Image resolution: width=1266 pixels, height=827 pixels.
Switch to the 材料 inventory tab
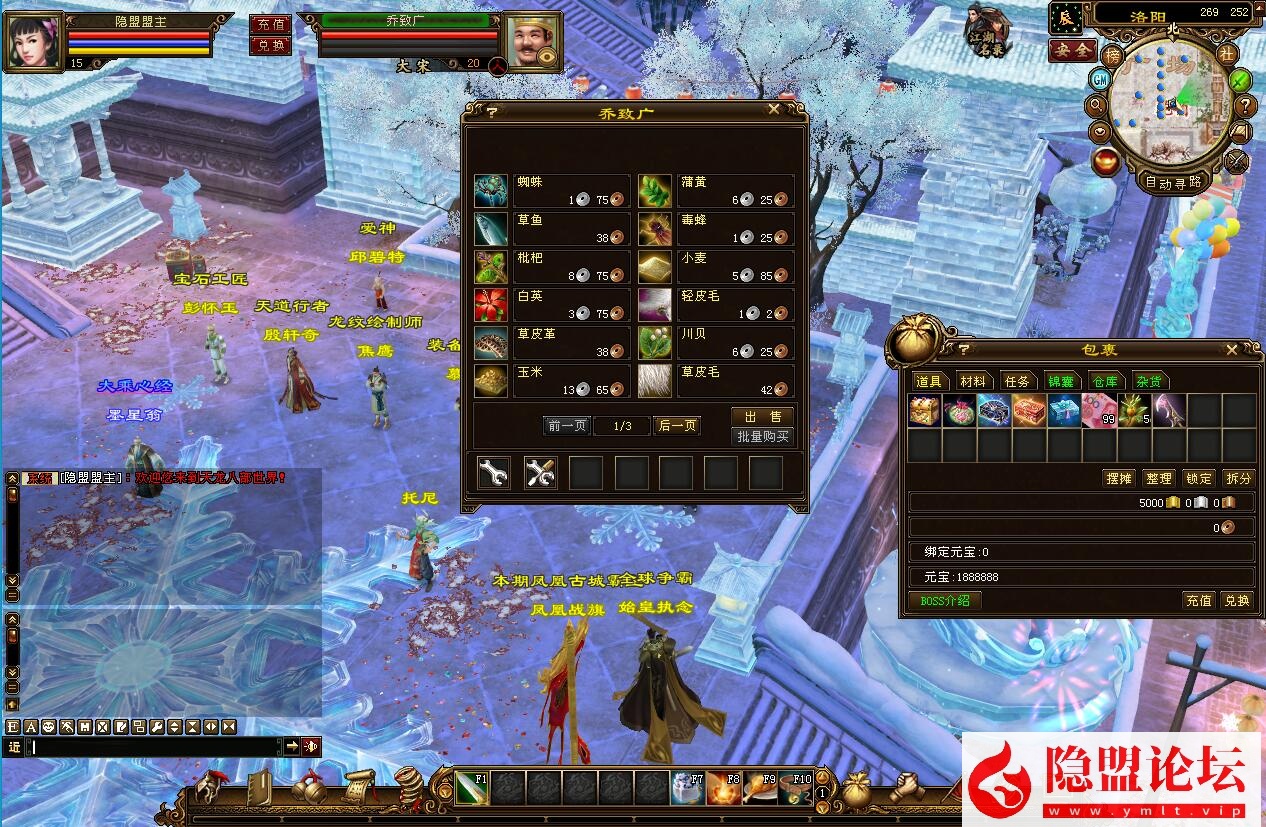click(972, 381)
